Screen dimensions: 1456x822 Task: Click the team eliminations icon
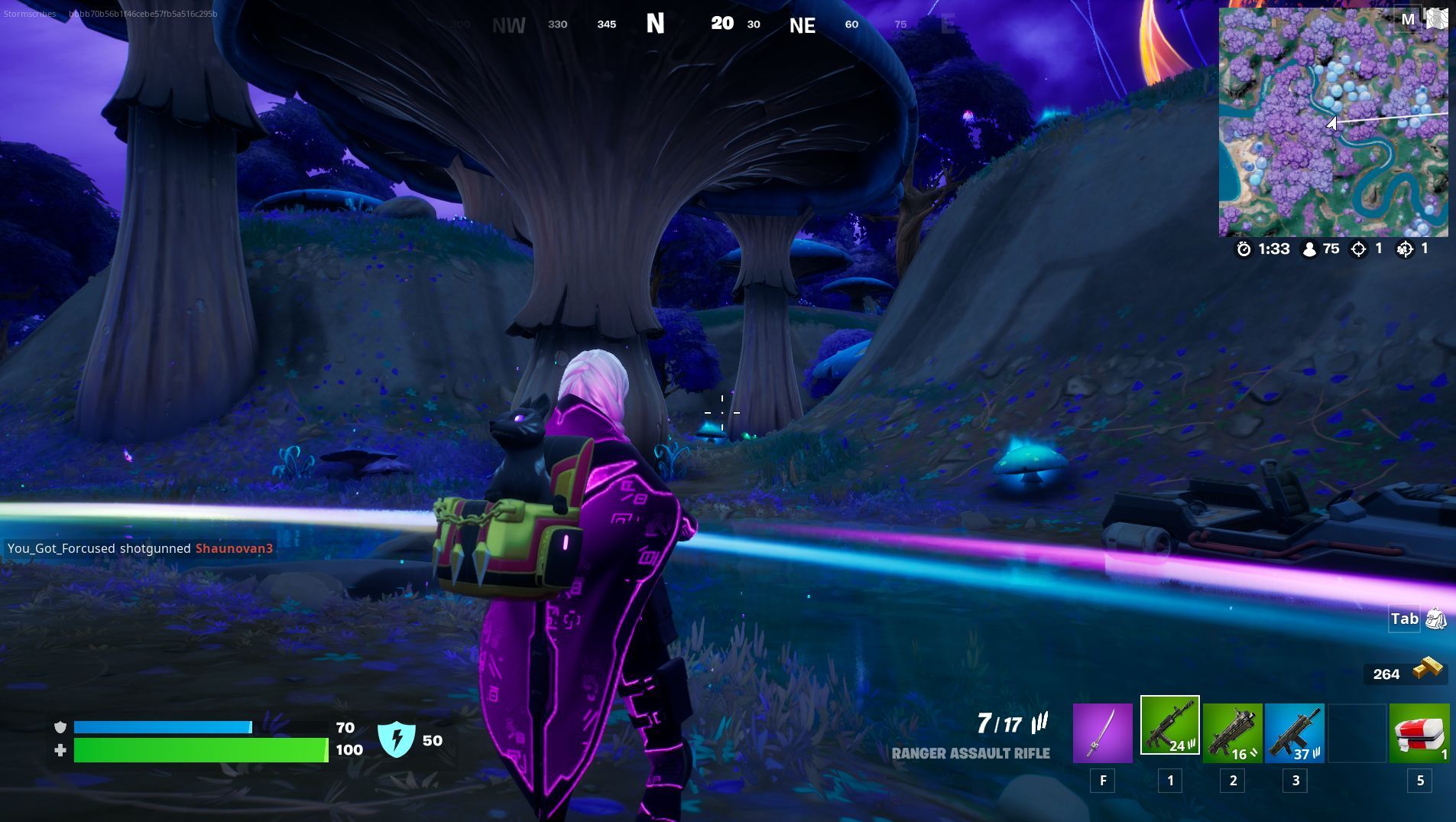(1406, 249)
